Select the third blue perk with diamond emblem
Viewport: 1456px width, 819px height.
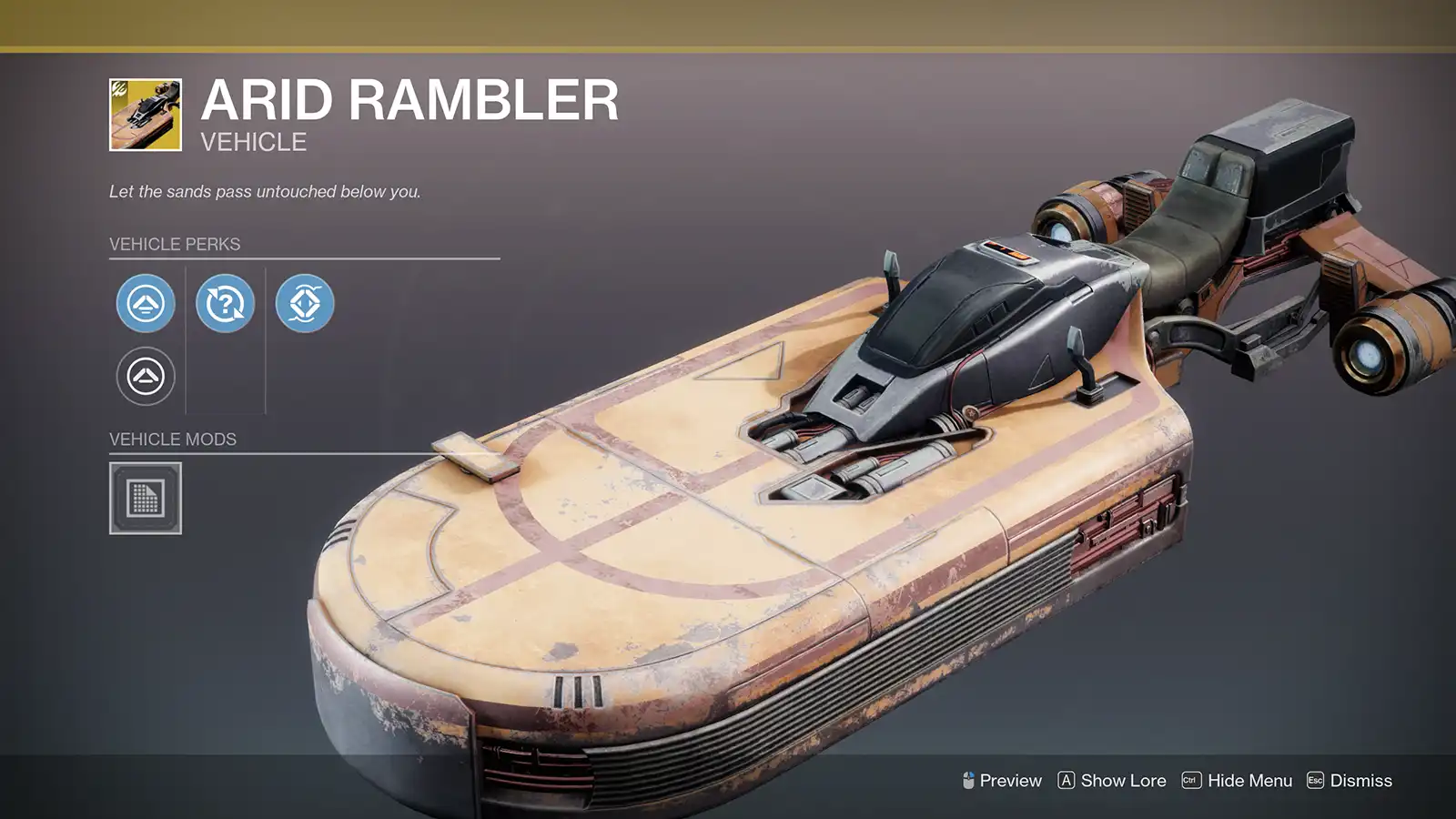pyautogui.click(x=306, y=304)
